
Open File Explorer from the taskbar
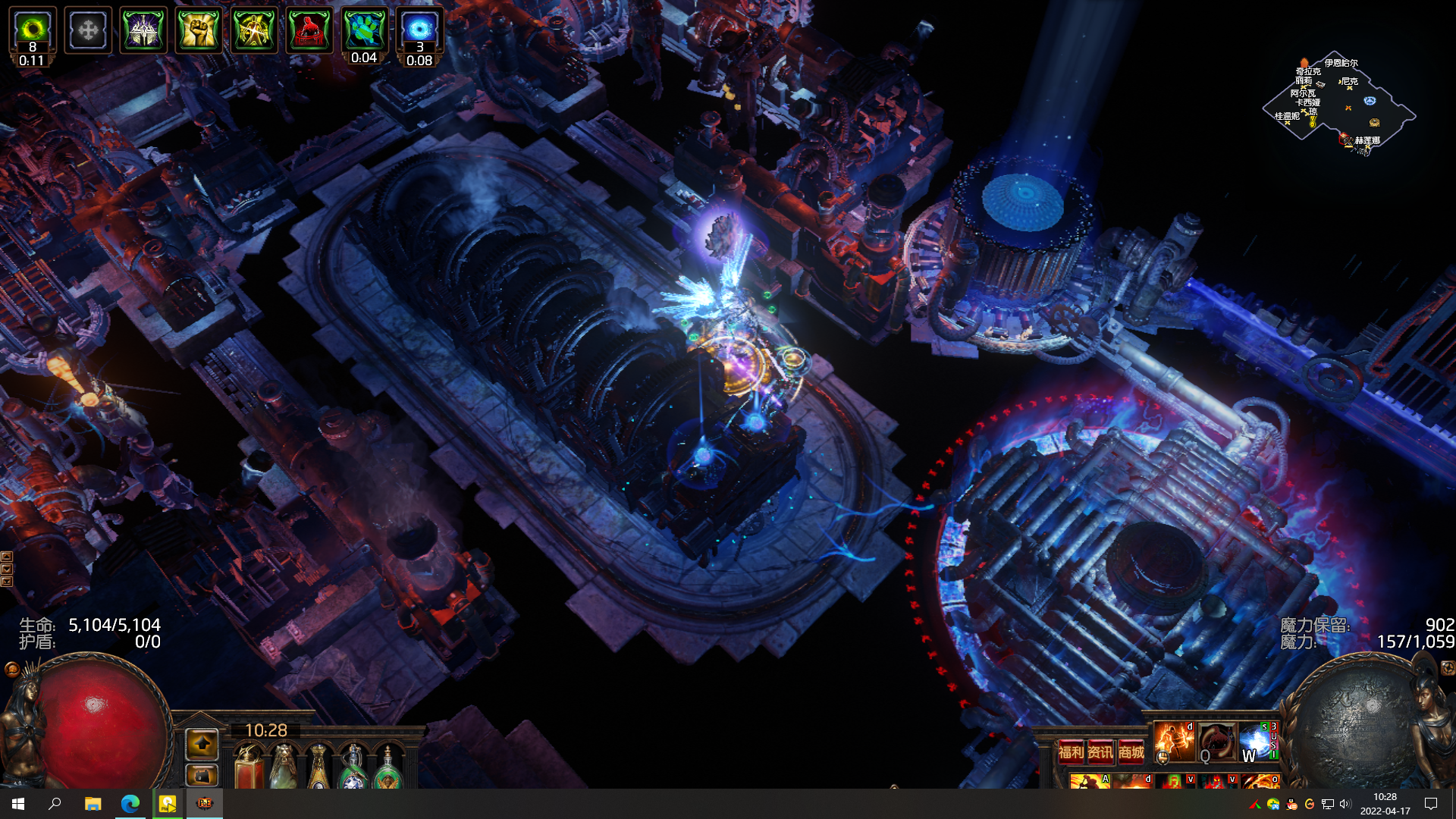(93, 804)
